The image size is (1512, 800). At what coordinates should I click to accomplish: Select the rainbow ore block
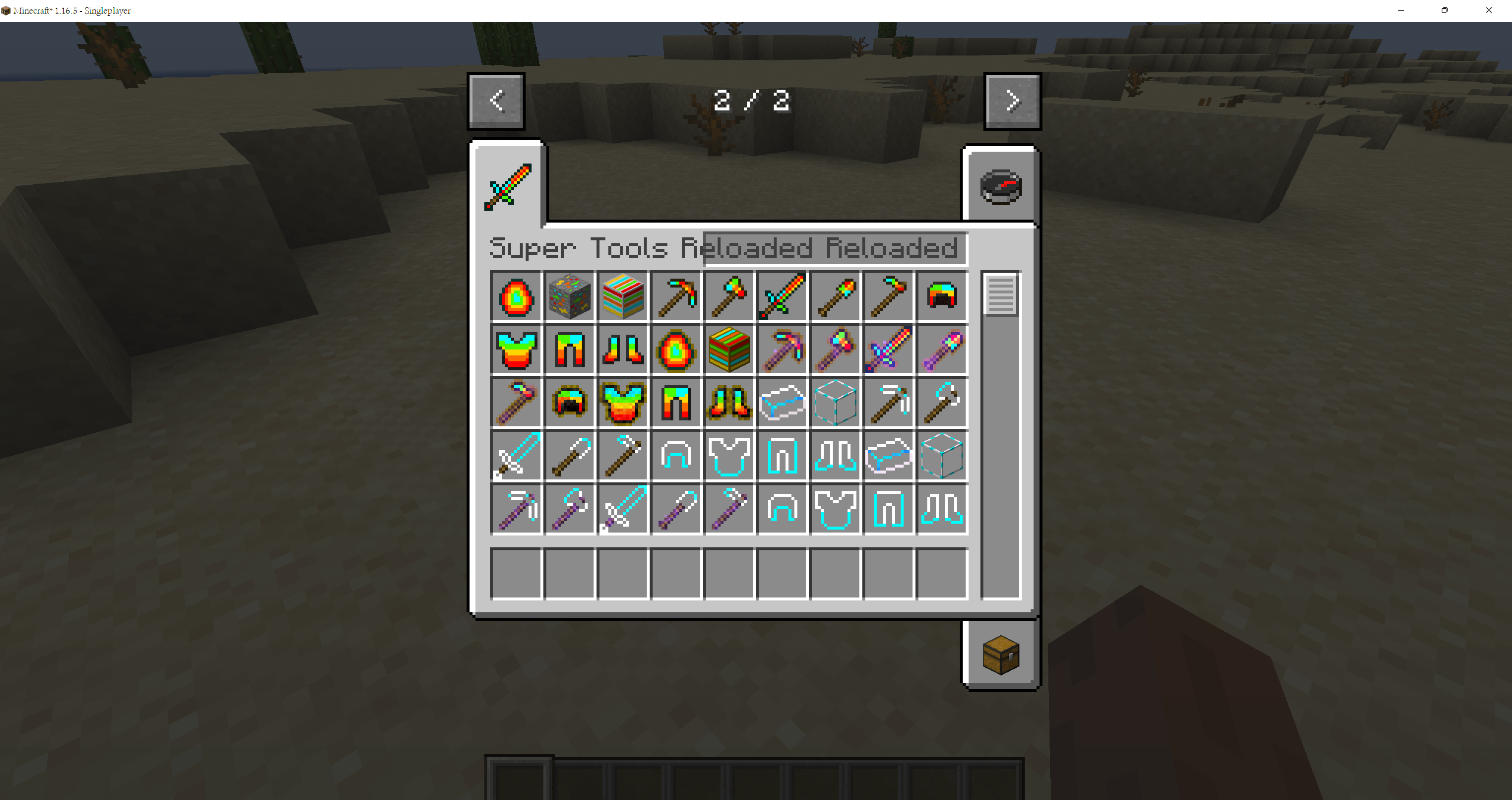(569, 296)
